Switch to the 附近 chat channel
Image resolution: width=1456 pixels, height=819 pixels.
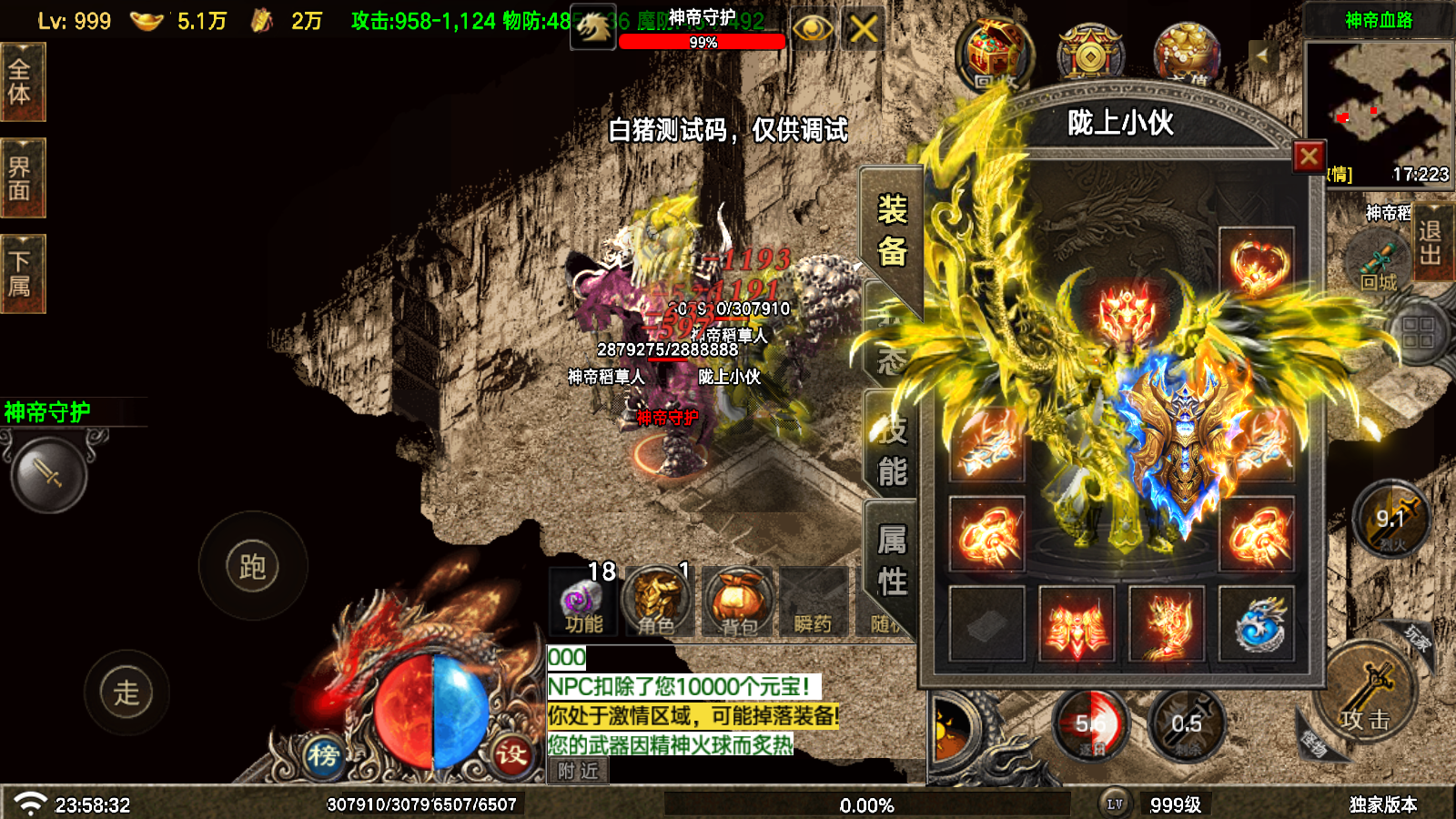tap(579, 771)
